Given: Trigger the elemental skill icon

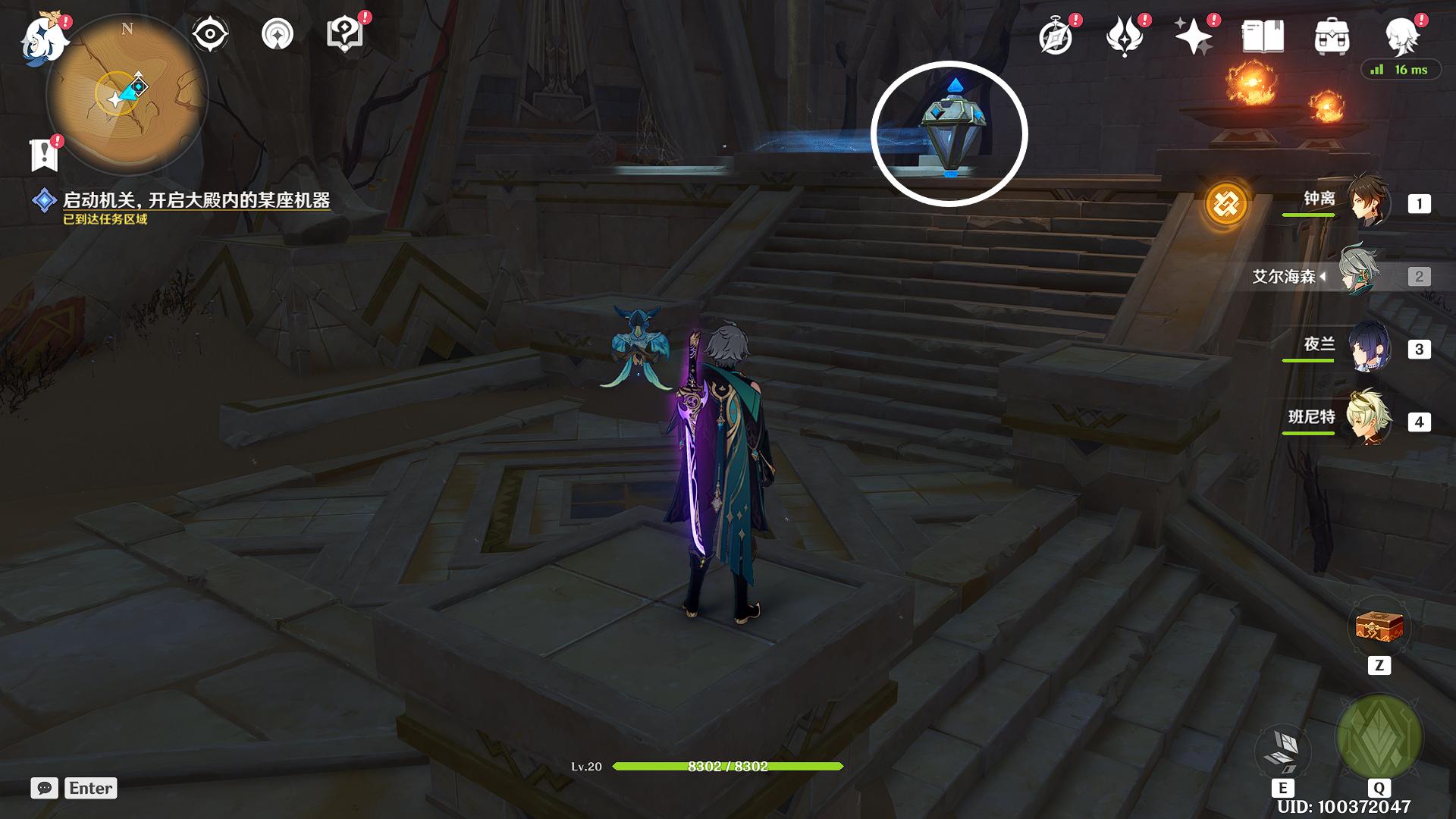Looking at the screenshot, I should [1283, 749].
